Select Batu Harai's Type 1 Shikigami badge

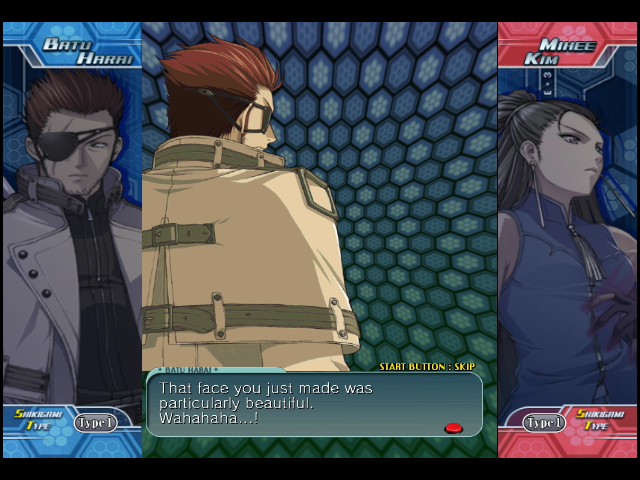tap(95, 423)
